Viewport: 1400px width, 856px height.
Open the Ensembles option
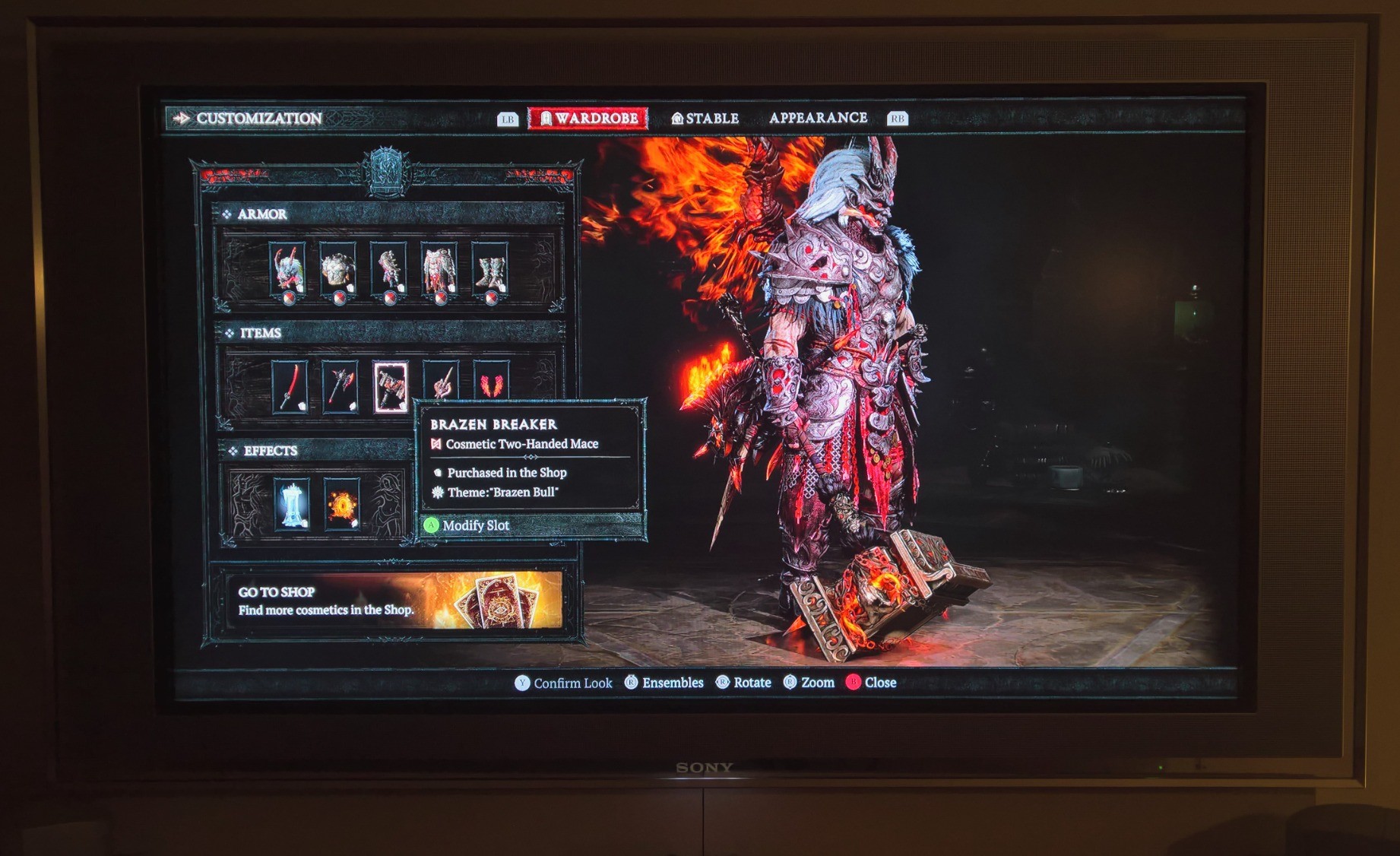click(x=664, y=683)
